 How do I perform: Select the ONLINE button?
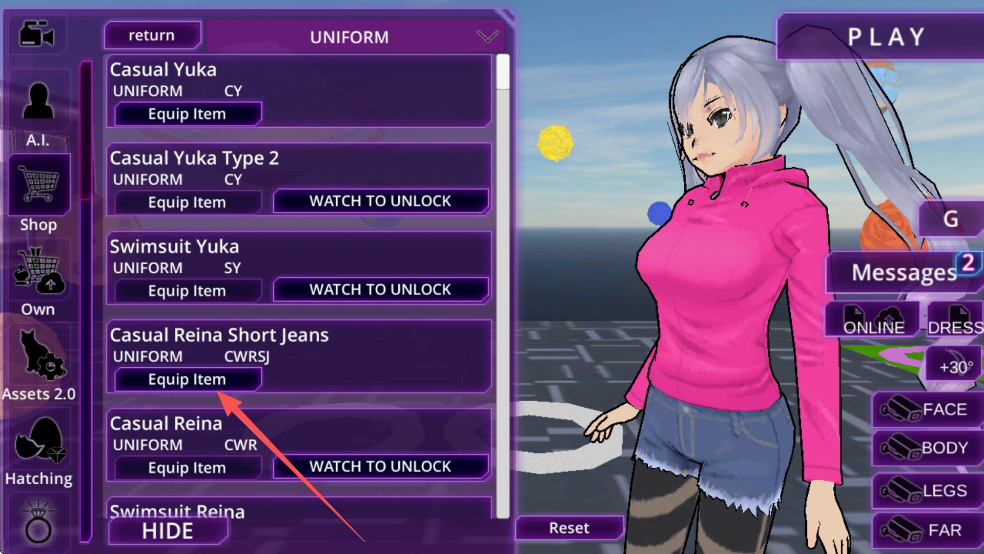coord(873,321)
